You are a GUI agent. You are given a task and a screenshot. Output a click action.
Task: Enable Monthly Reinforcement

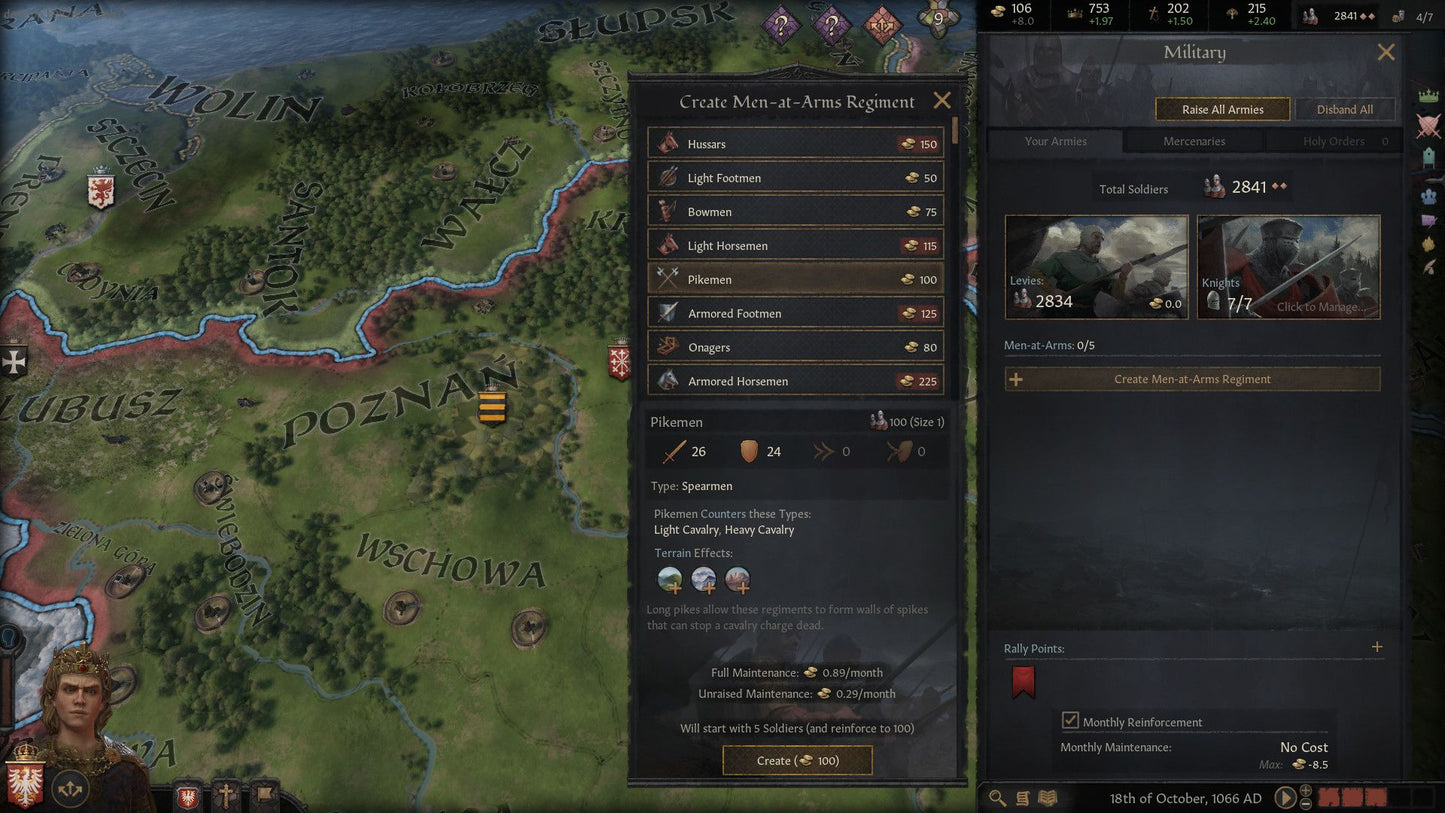click(x=1072, y=720)
